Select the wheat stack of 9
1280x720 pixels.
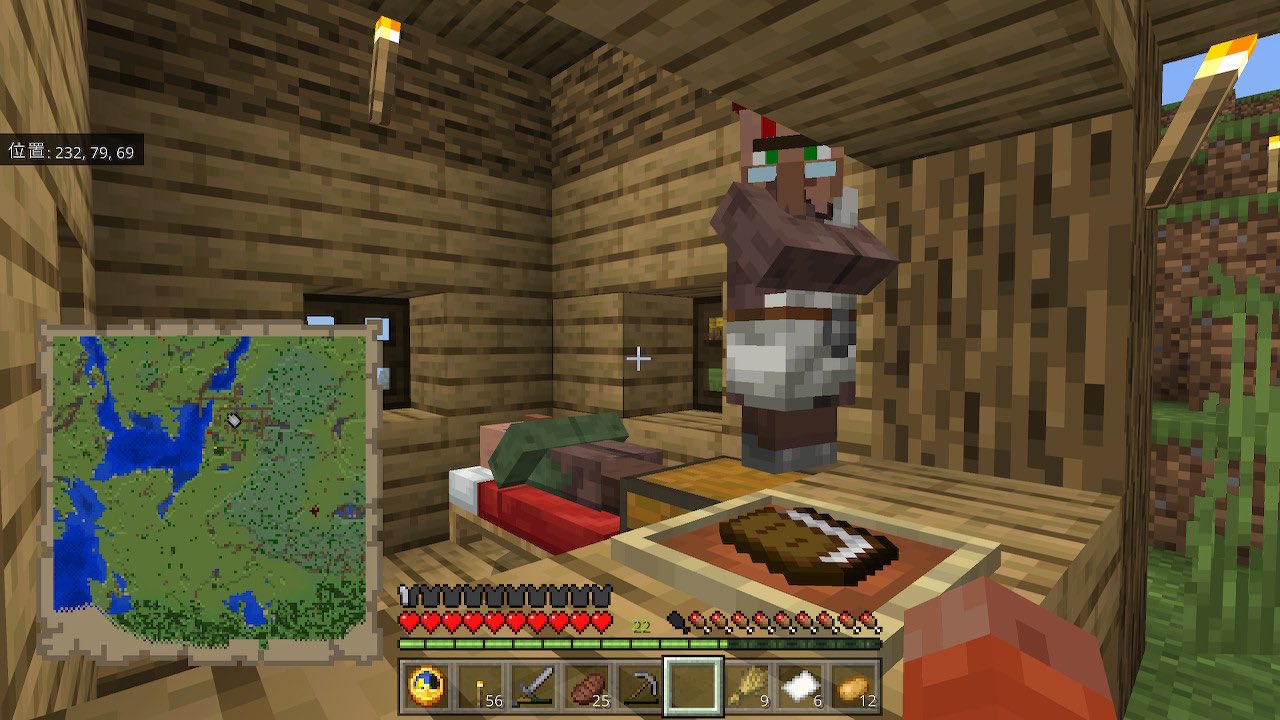point(750,686)
